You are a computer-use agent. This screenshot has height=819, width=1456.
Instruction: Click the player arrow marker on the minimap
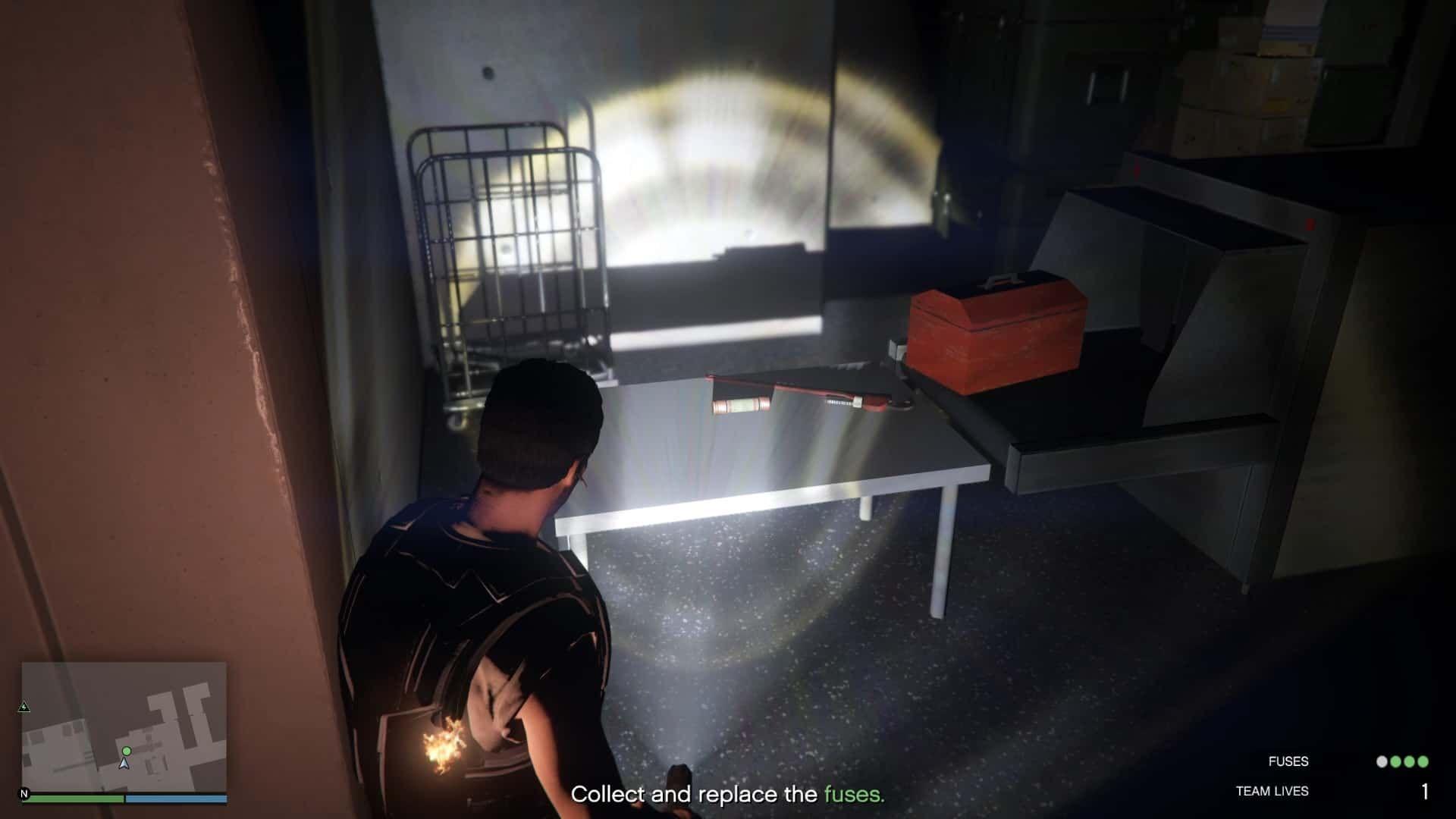point(124,764)
